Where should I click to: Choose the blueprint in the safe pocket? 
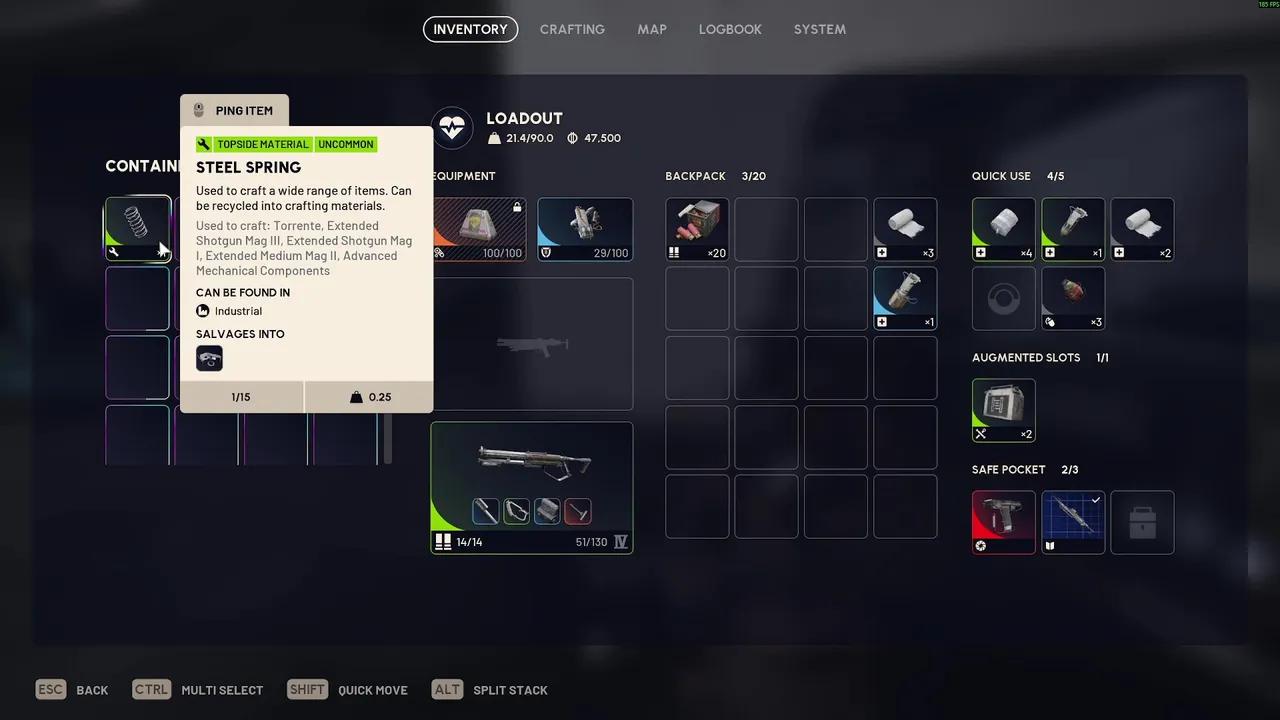click(x=1073, y=521)
